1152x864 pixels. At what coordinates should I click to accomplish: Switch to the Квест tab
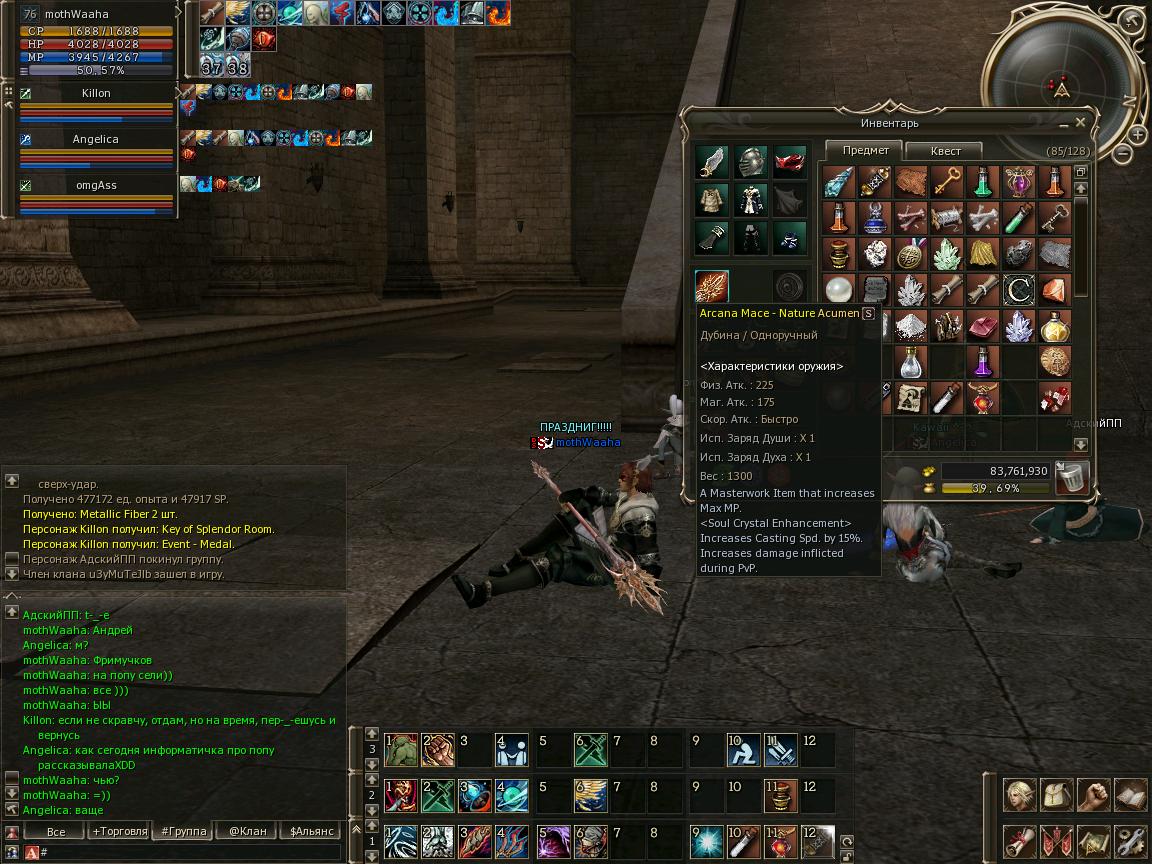(945, 151)
